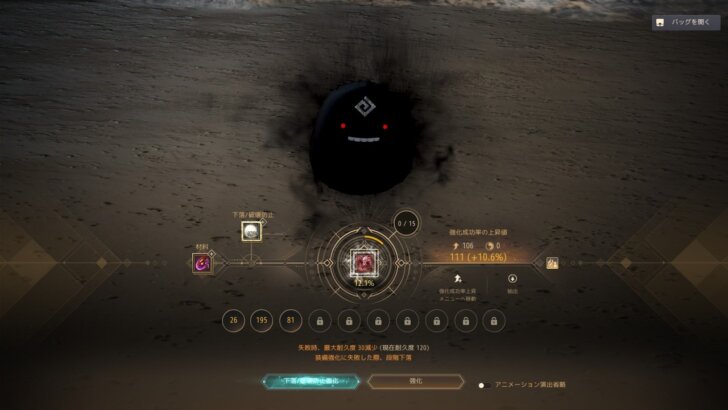Viewport: 728px width, 410px height.
Task: Open the bag with バッグを開く button
Action: 686,22
